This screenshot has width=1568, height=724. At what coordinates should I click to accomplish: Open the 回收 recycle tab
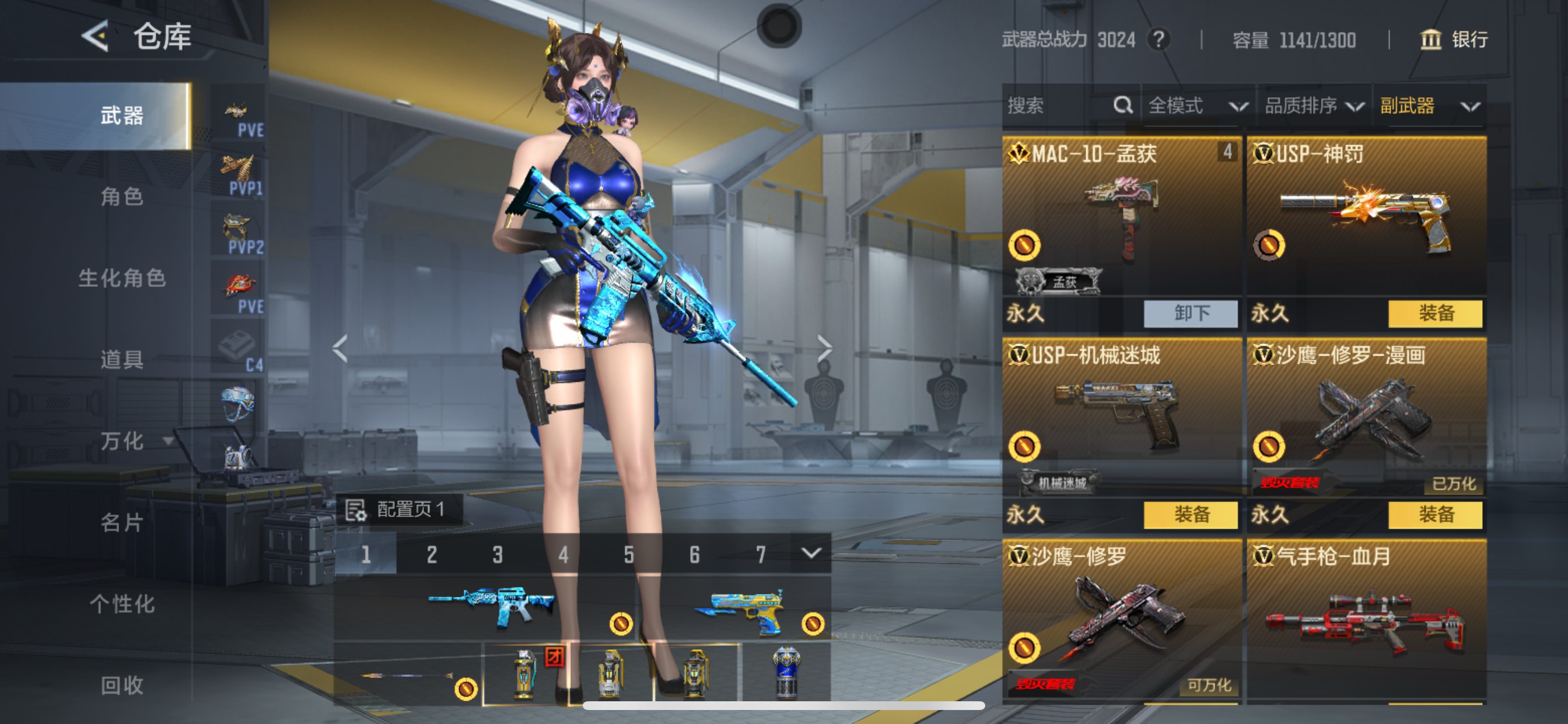(x=122, y=686)
